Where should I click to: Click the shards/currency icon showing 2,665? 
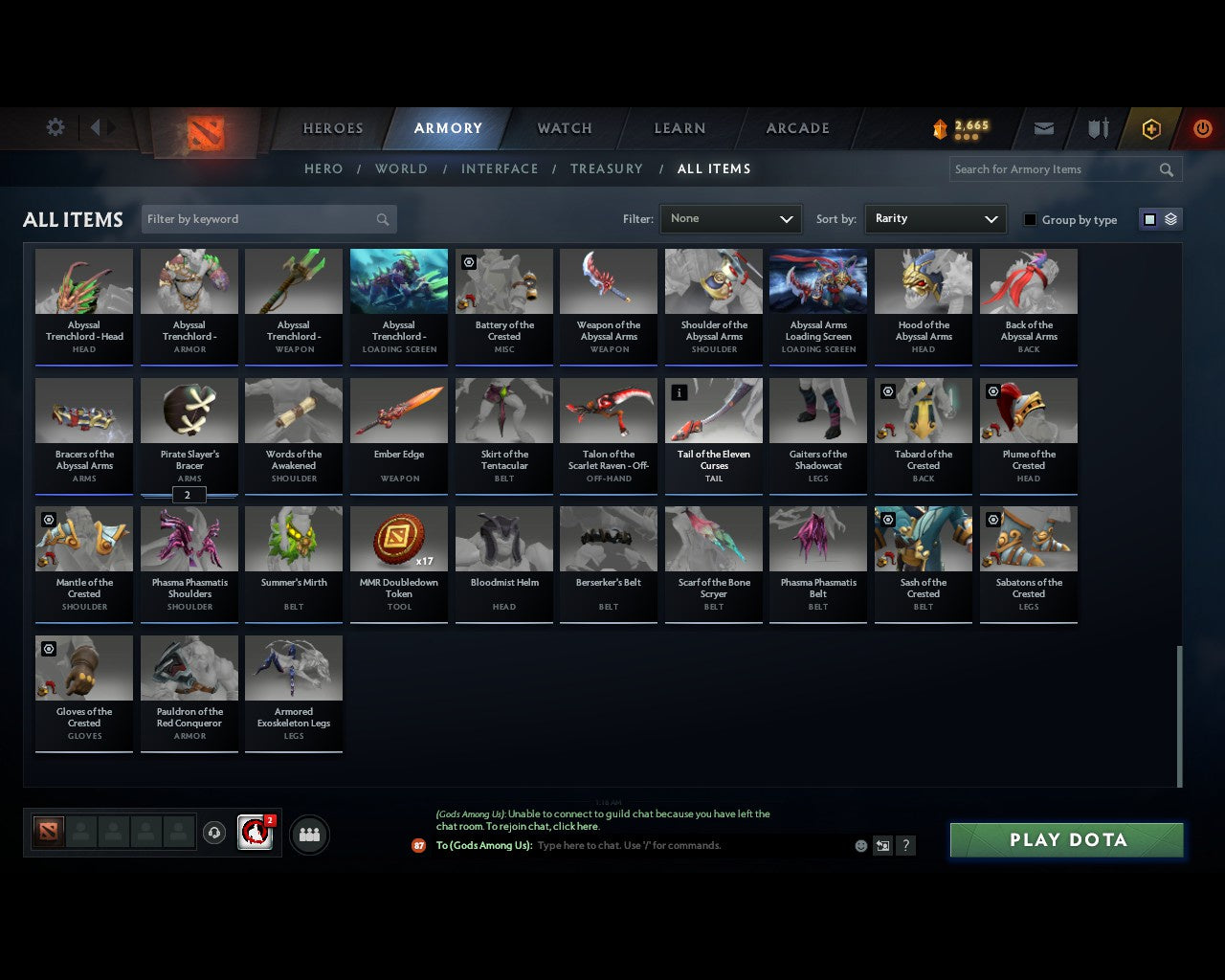(x=957, y=126)
